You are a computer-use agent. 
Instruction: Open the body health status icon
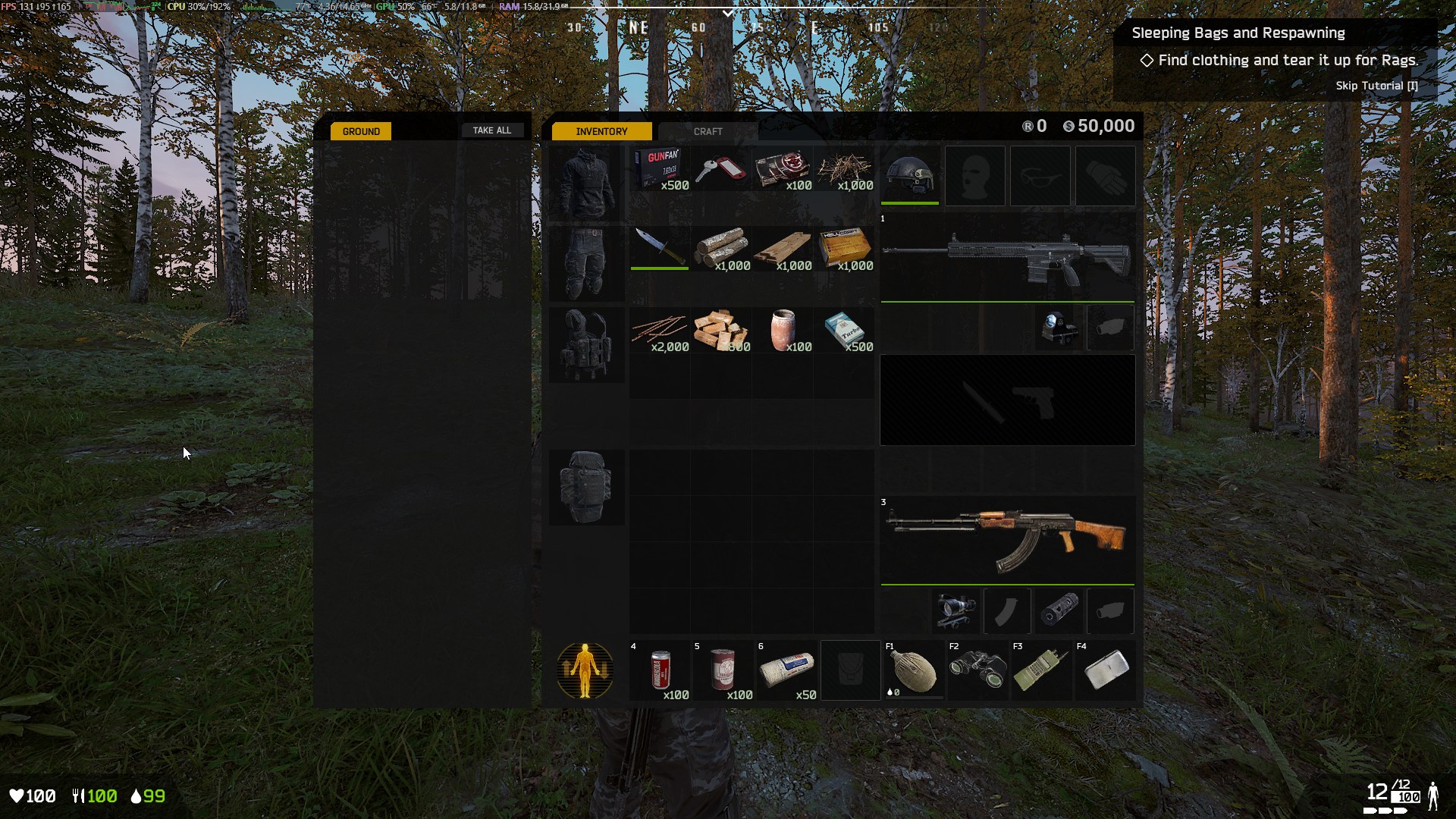[x=585, y=670]
